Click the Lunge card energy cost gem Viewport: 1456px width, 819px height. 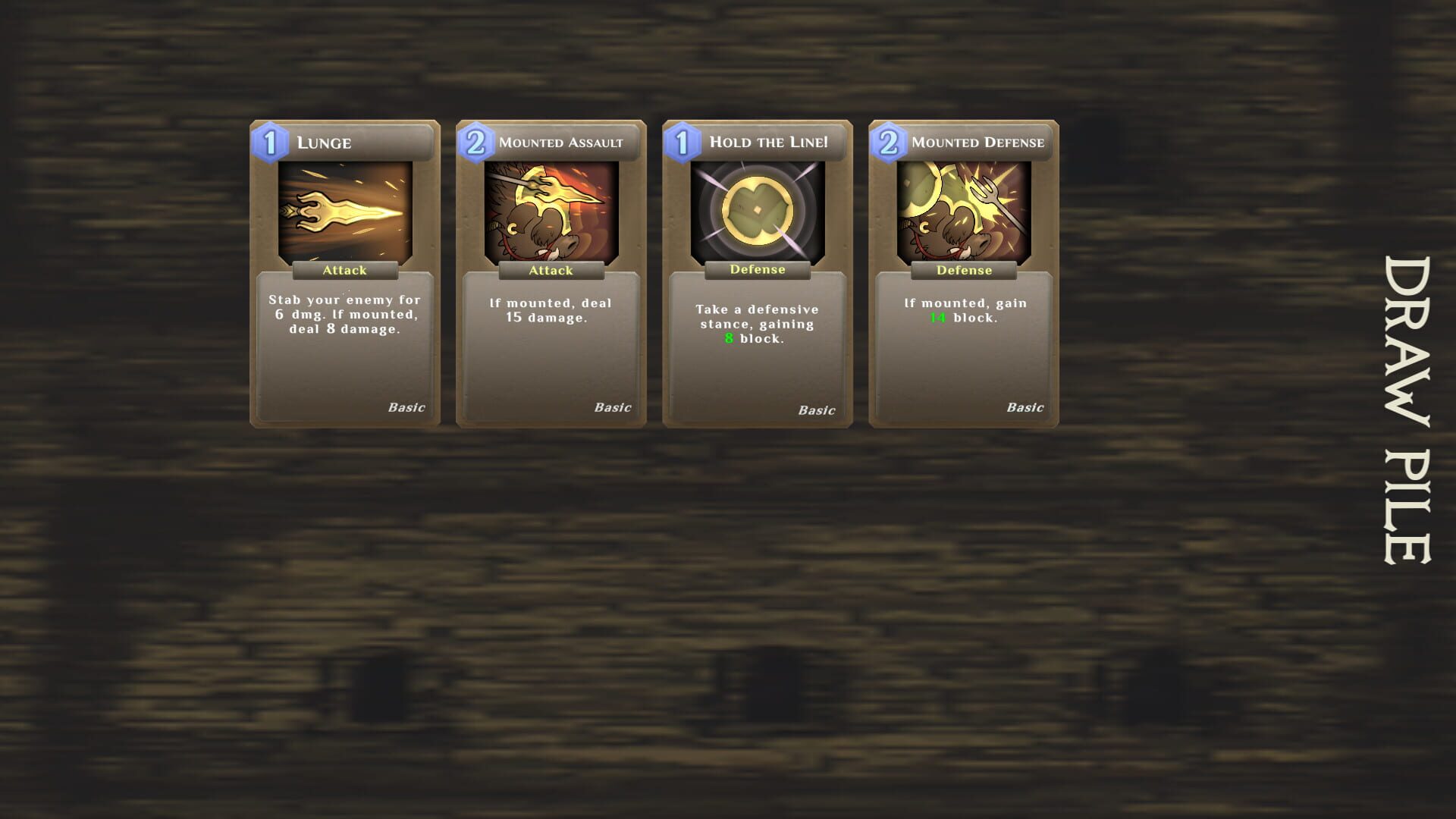pyautogui.click(x=269, y=140)
